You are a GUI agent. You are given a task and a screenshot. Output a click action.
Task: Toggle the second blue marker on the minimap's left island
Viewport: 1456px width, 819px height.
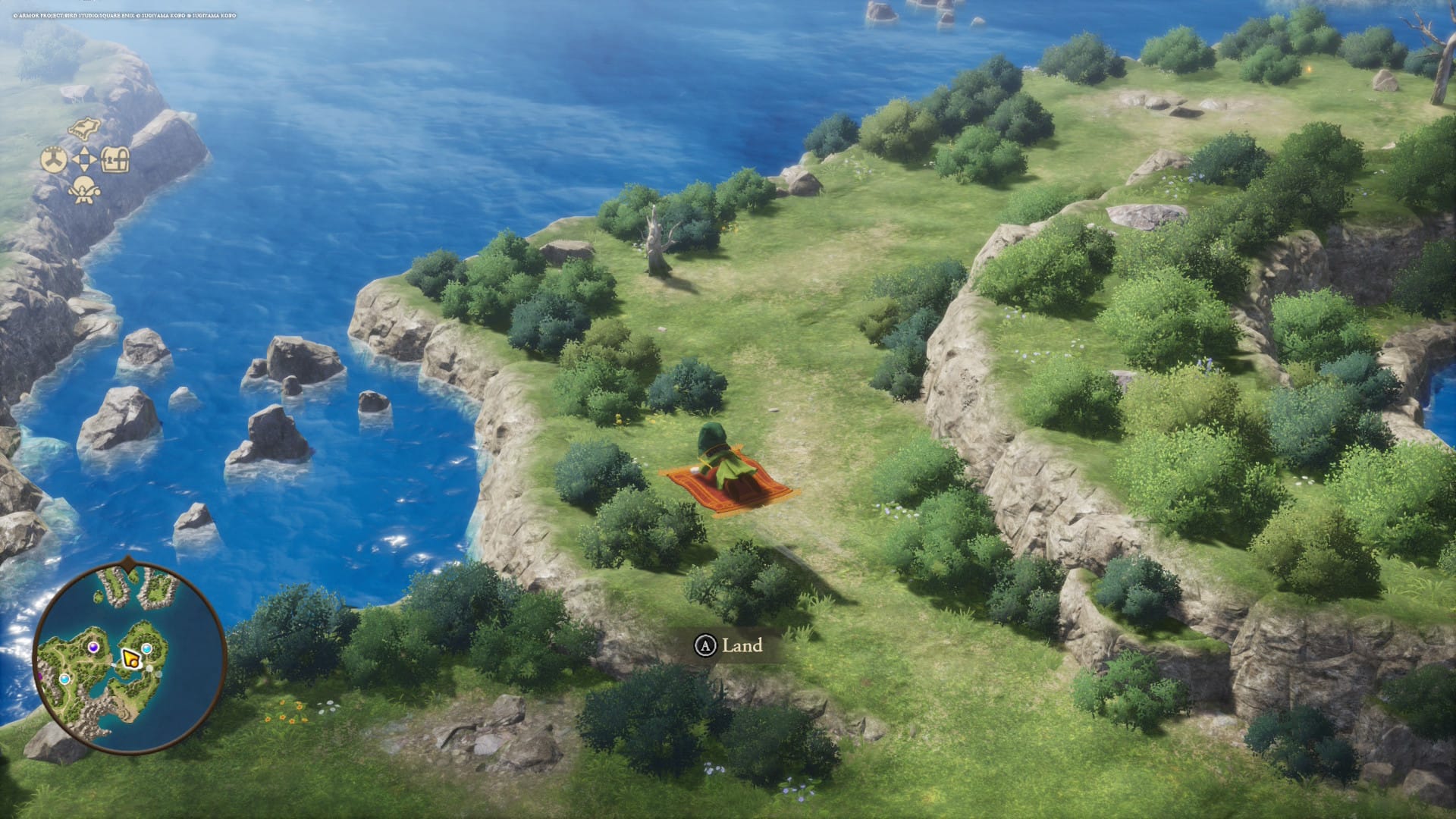click(64, 679)
